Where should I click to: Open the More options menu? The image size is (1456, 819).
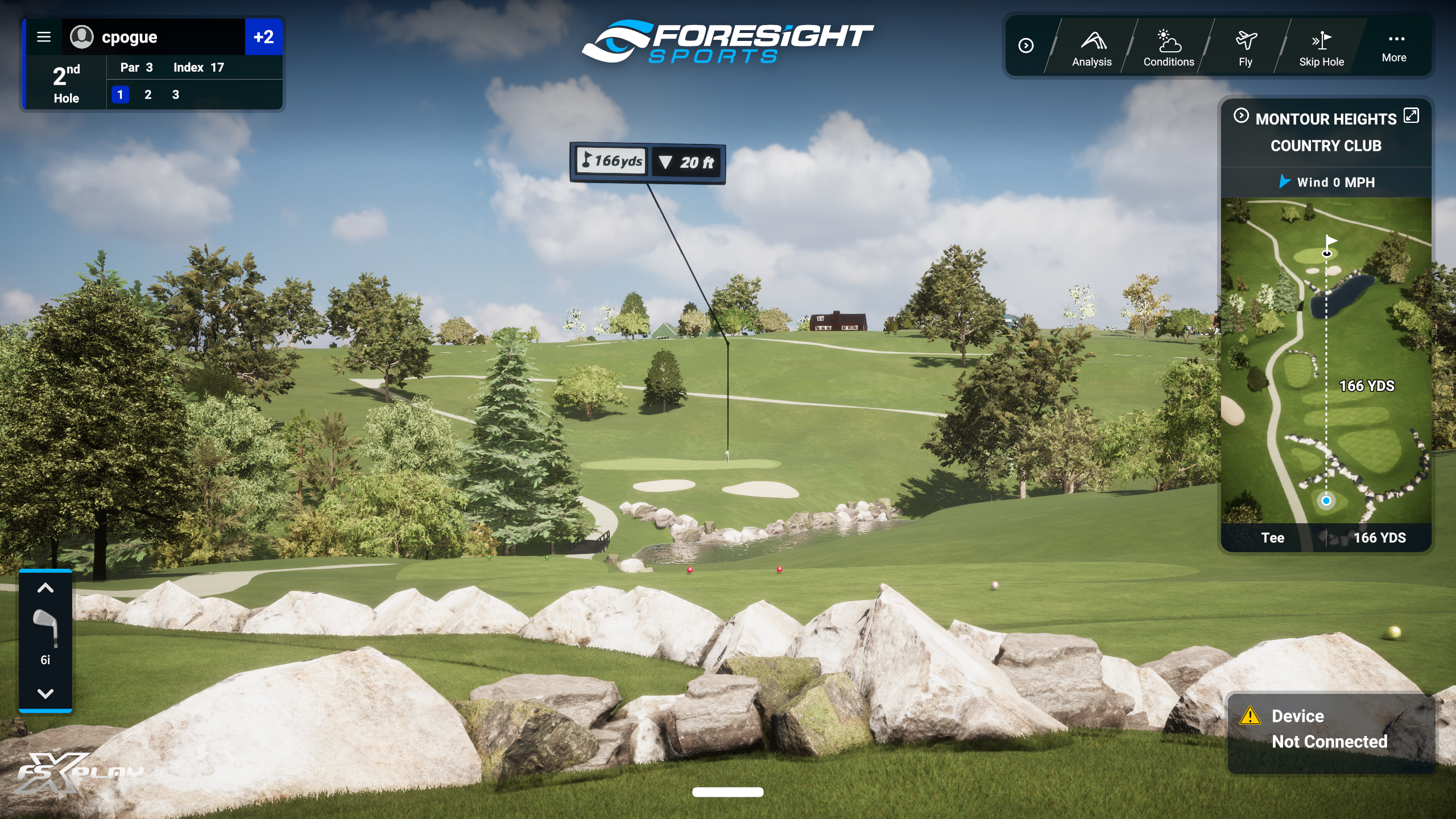click(x=1395, y=47)
